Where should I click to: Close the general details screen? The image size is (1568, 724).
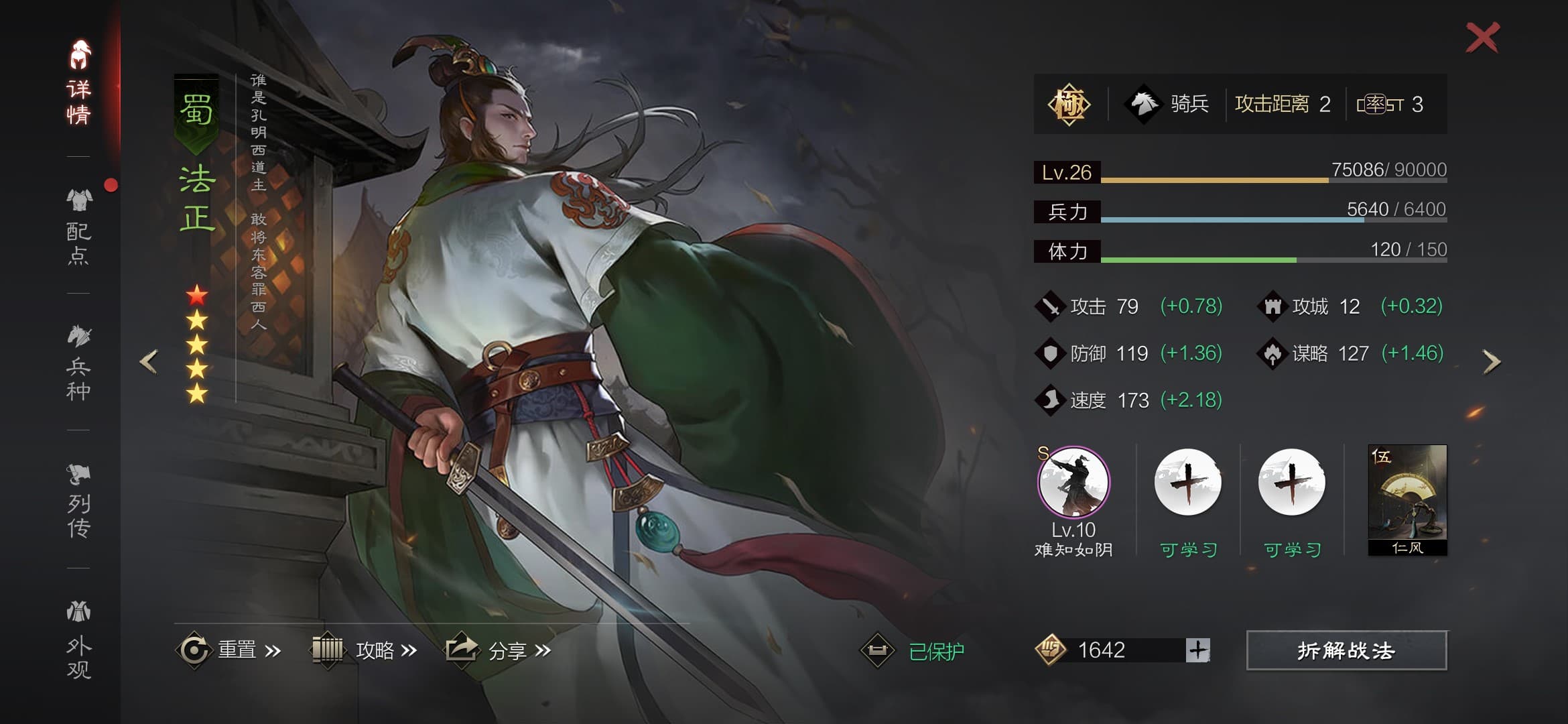[1482, 38]
